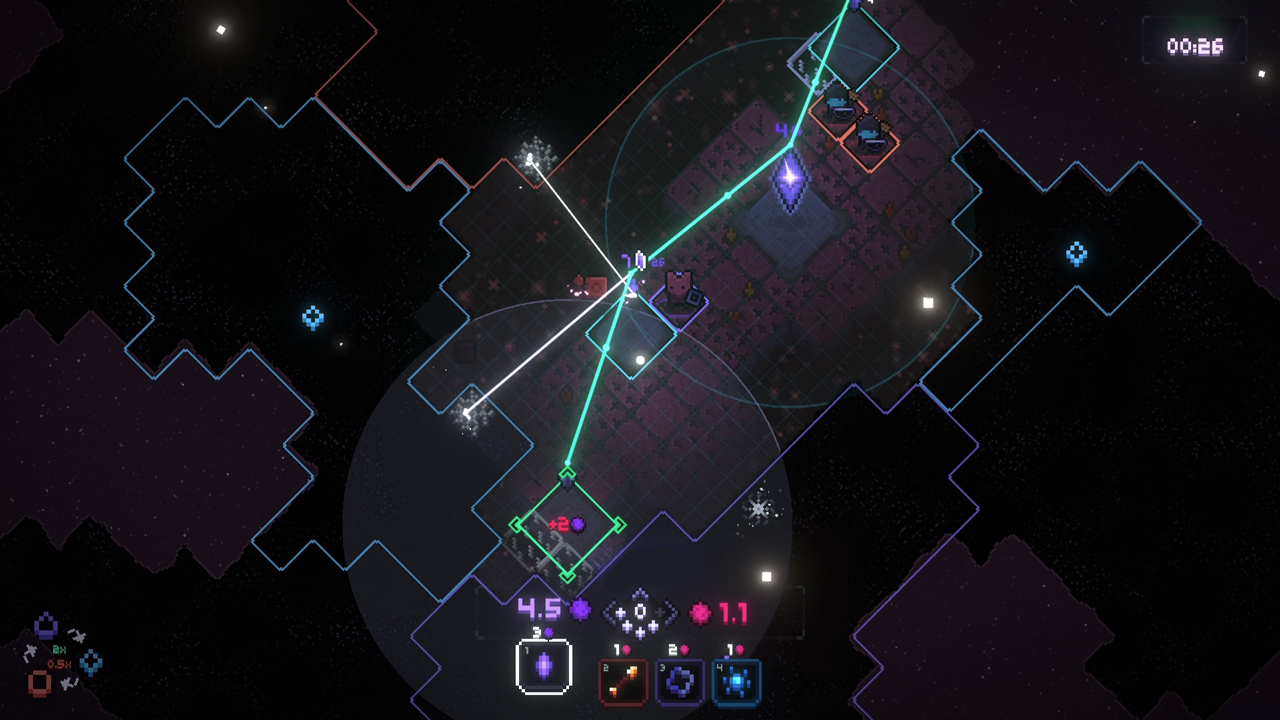Click the 00:26 timer display in the top-right
Viewport: 1280px width, 720px height.
(1196, 46)
